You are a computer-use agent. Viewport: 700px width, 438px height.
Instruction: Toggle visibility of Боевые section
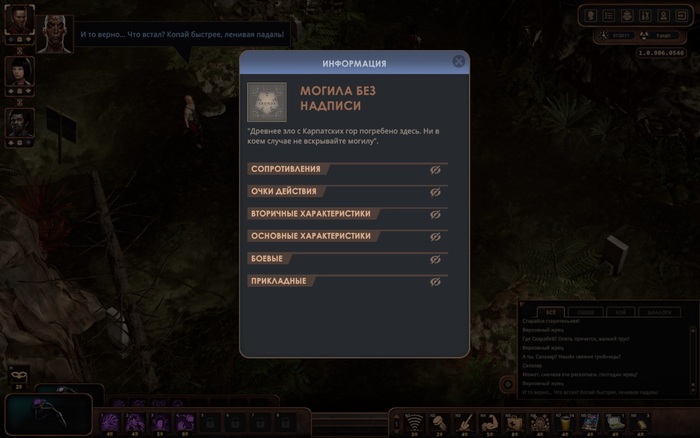435,259
